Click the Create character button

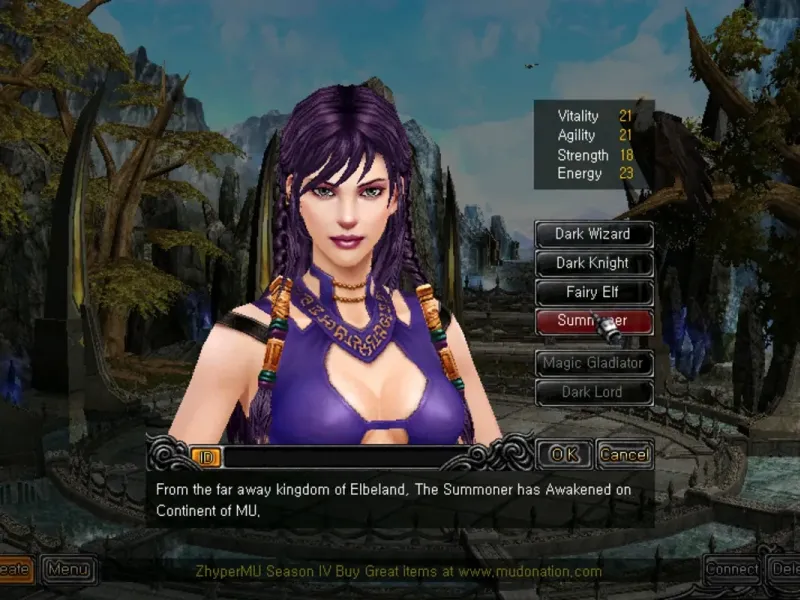pyautogui.click(x=14, y=570)
